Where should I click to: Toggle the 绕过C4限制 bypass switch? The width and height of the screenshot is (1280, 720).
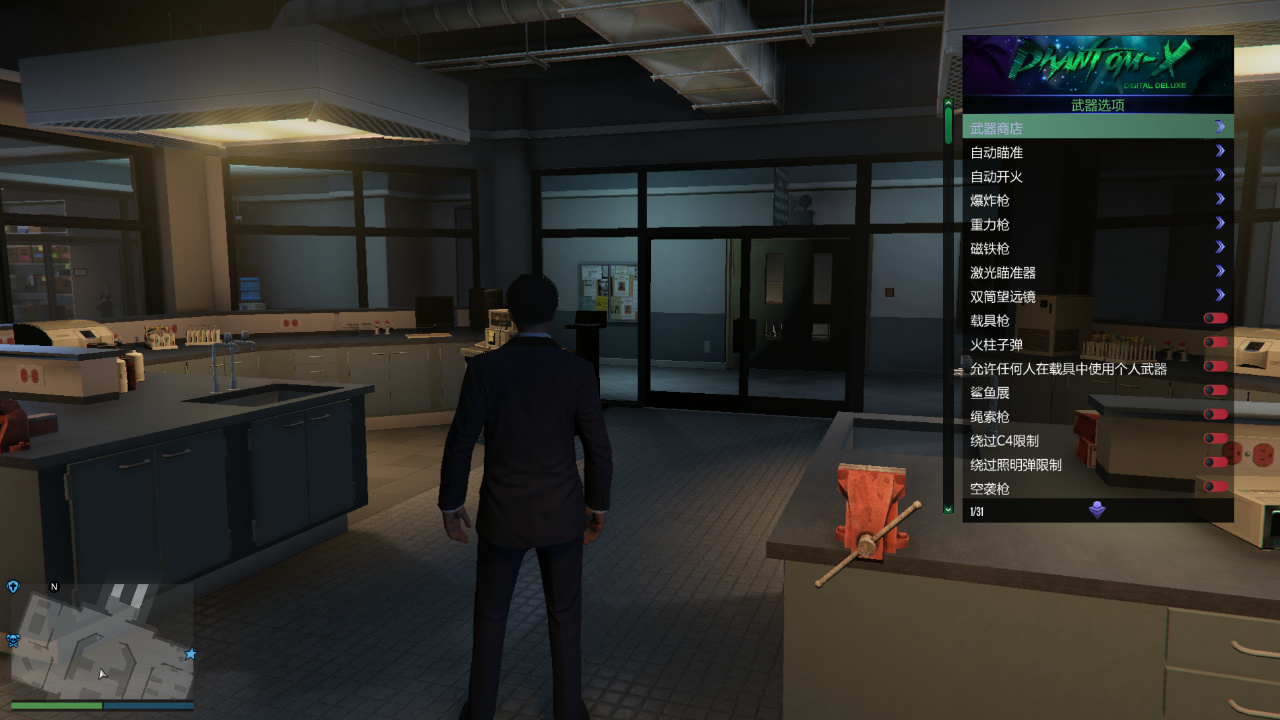click(1215, 439)
